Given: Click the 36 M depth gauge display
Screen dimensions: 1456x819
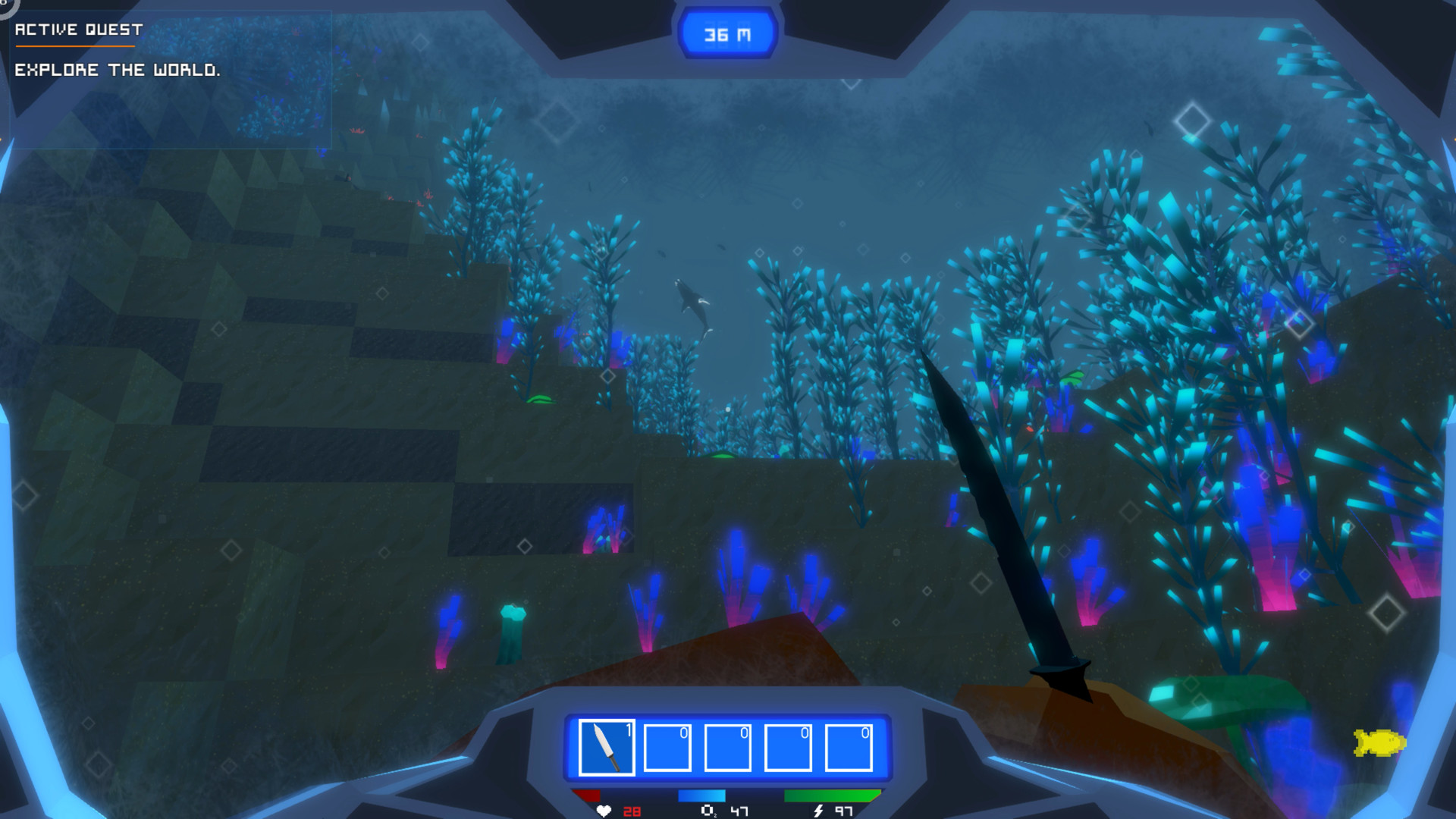Looking at the screenshot, I should coord(726,32).
